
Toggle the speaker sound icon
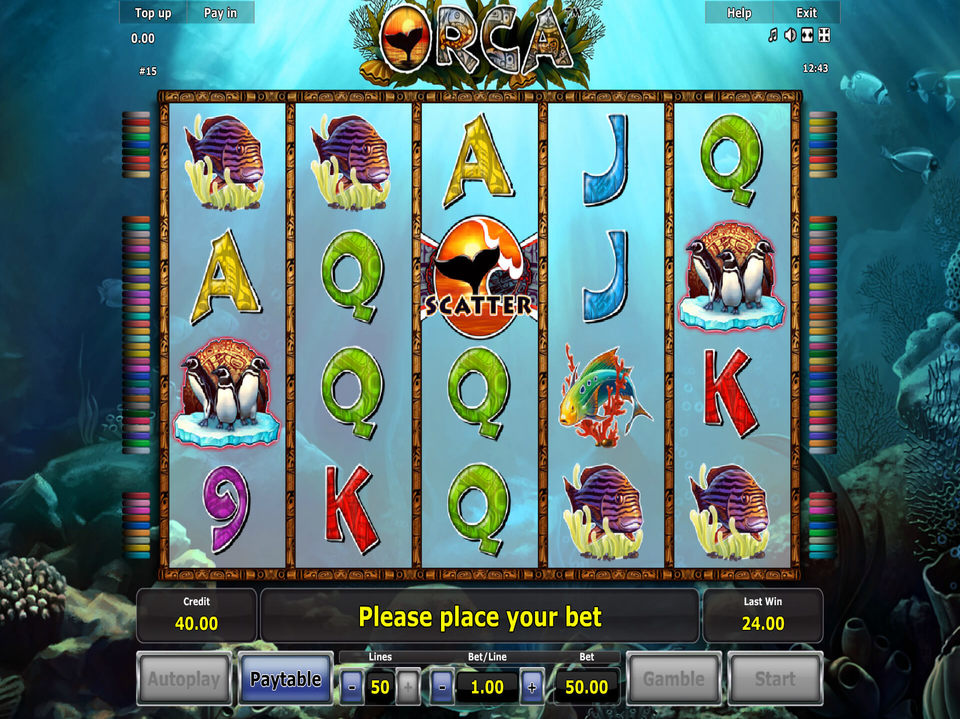point(790,36)
